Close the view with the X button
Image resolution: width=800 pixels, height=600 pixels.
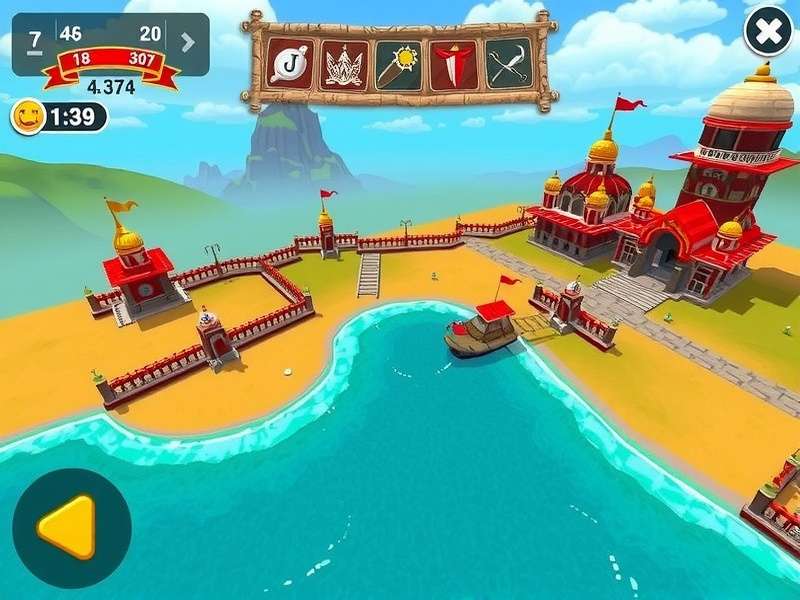768,34
